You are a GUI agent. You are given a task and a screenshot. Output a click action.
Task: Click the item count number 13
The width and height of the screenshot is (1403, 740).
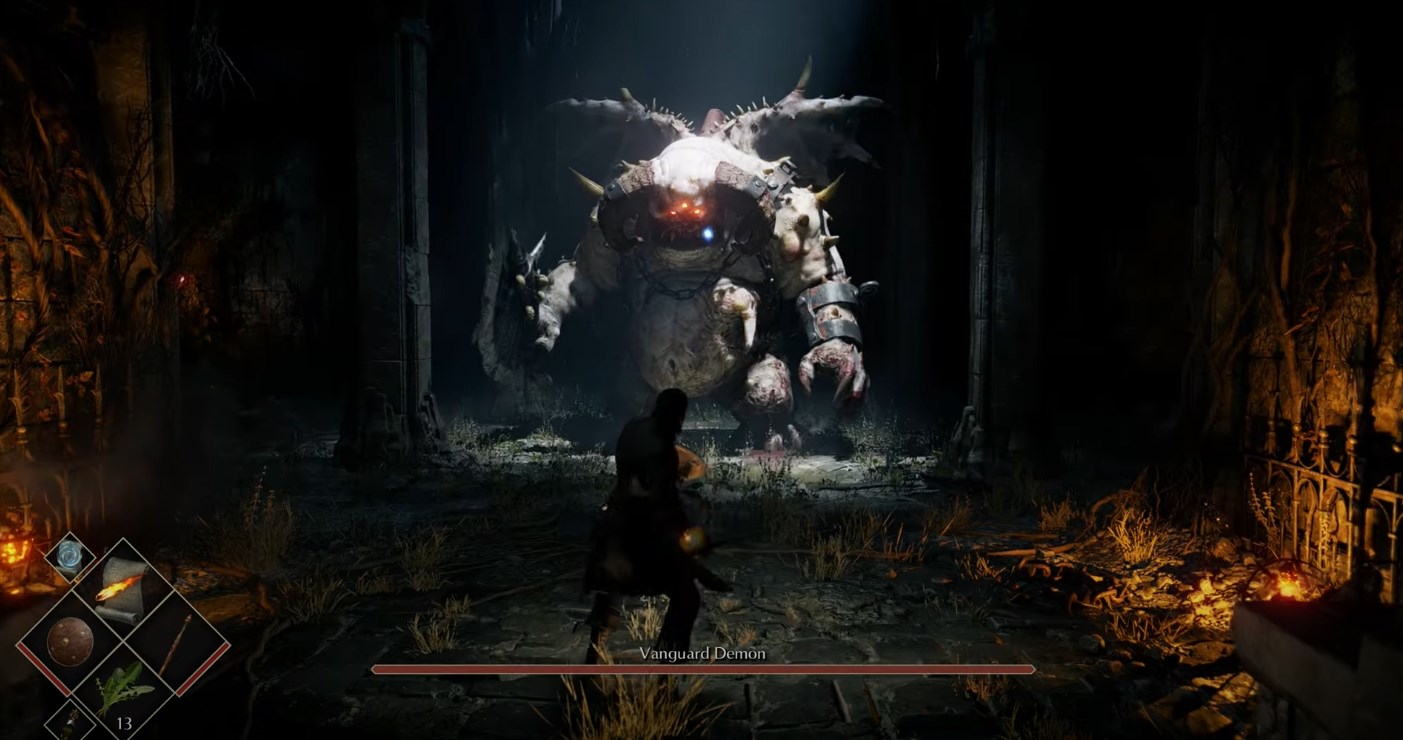pyautogui.click(x=125, y=723)
